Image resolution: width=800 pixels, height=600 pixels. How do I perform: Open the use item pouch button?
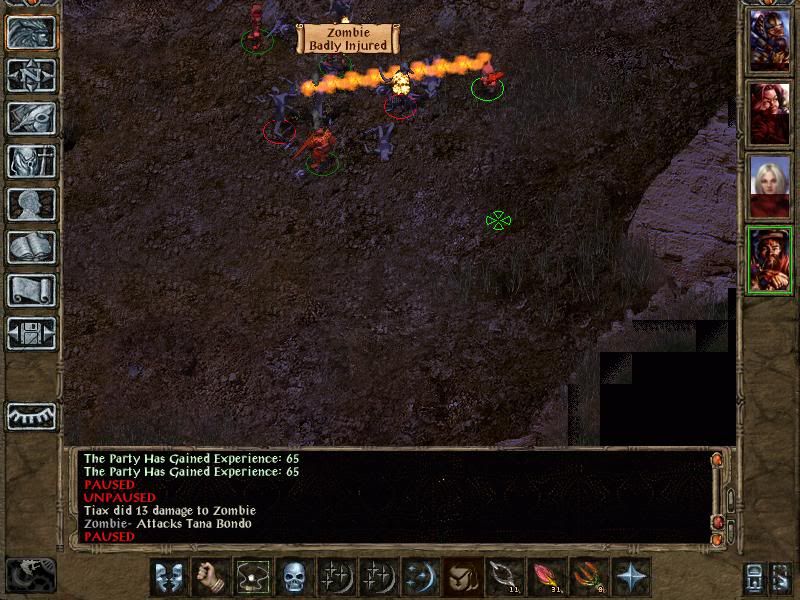click(x=462, y=577)
